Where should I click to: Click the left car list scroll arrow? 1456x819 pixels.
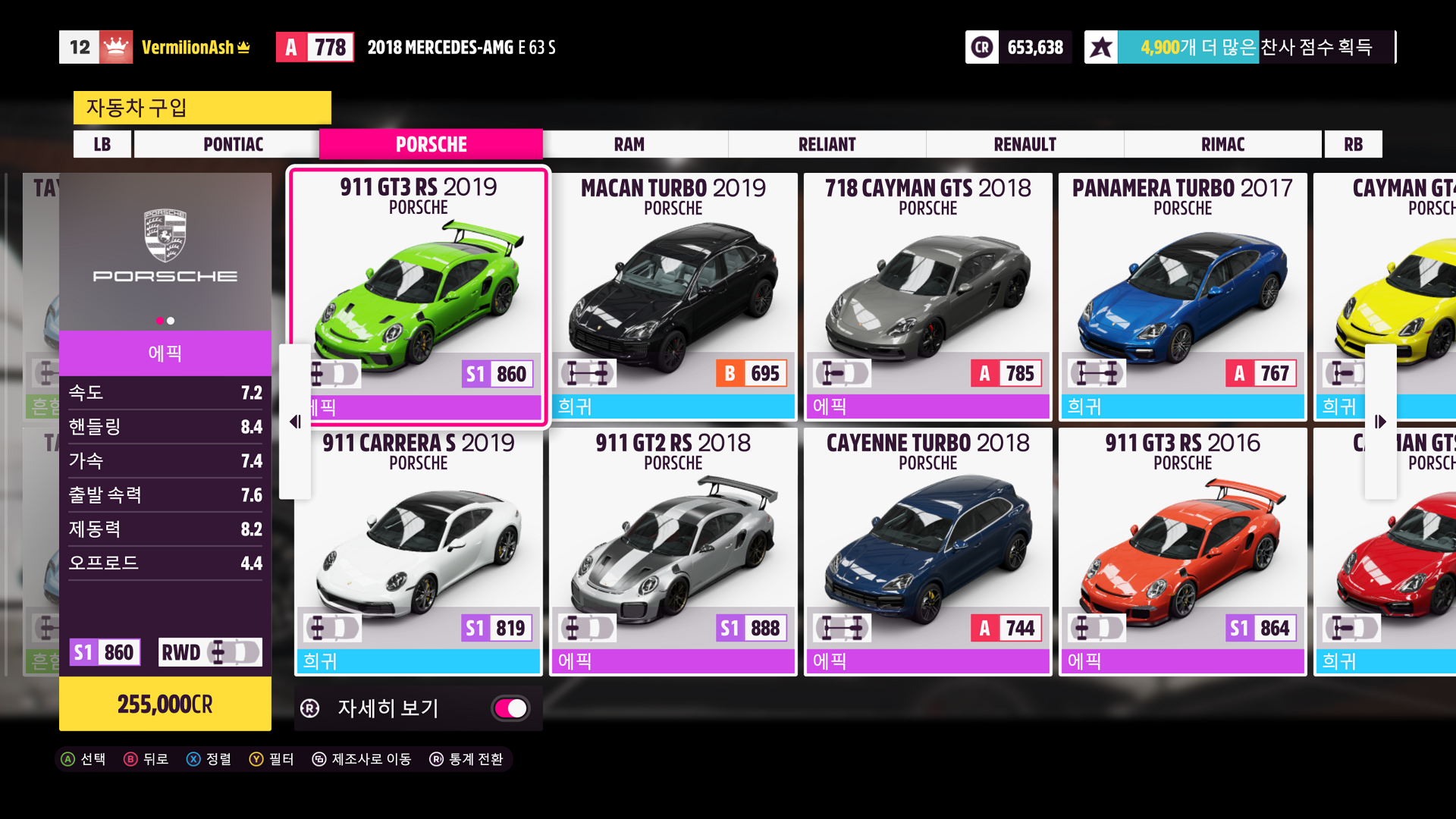pyautogui.click(x=295, y=422)
